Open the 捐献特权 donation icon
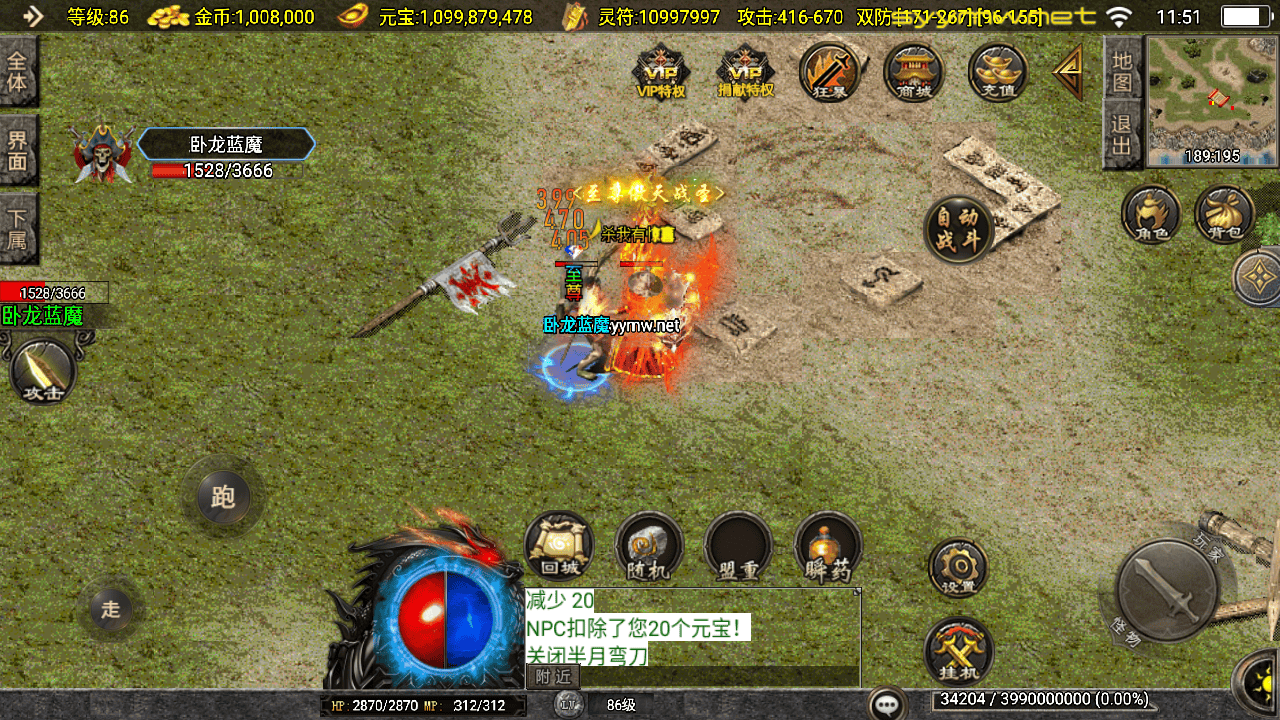Viewport: 1280px width, 720px height. [x=746, y=73]
